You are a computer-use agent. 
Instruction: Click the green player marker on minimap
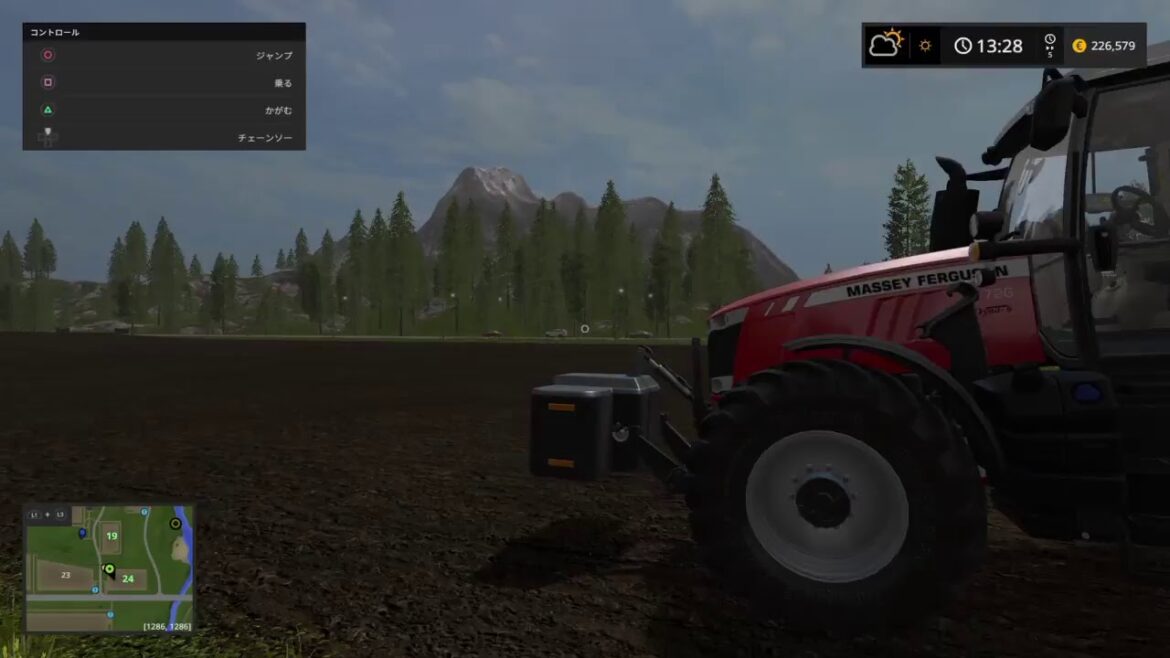tap(109, 569)
